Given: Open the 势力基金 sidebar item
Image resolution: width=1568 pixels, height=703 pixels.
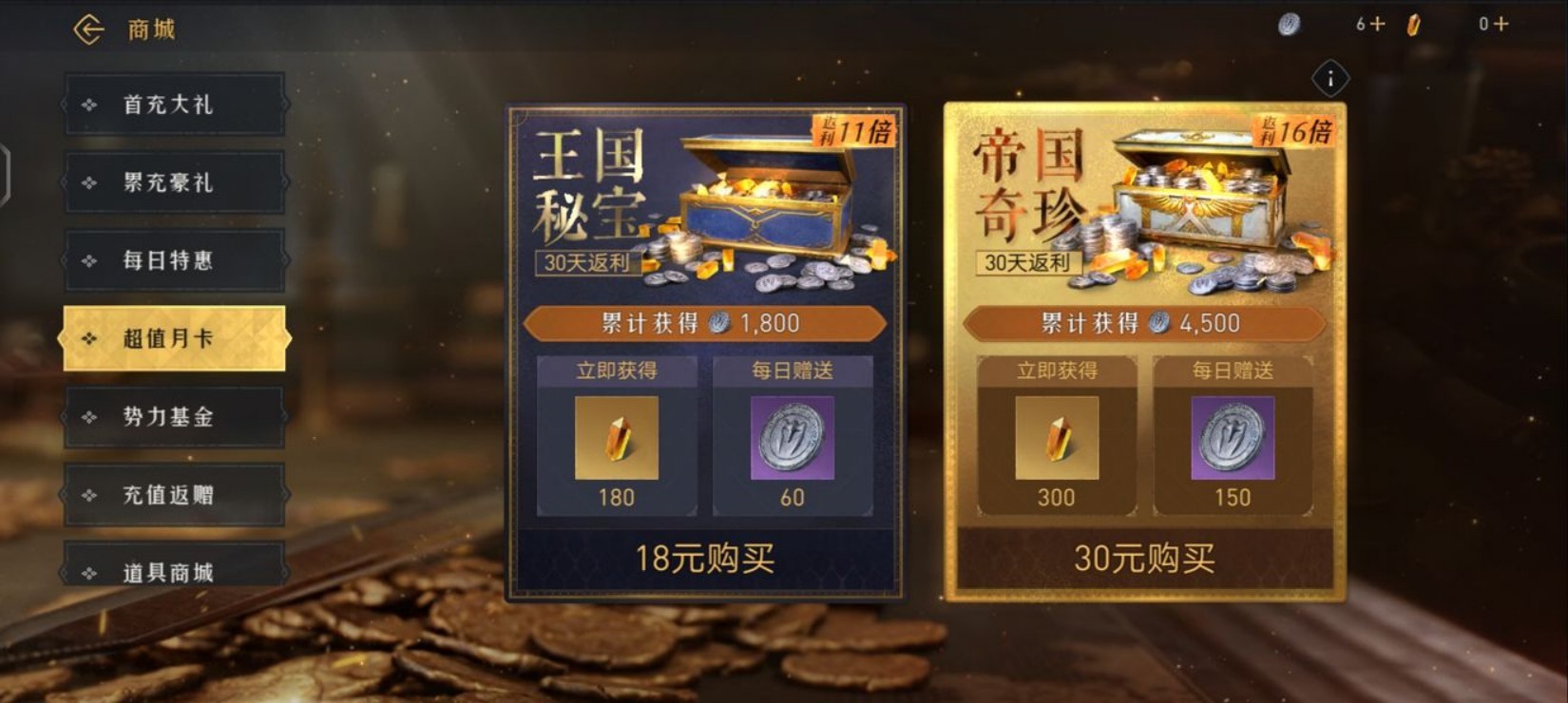Looking at the screenshot, I should 174,416.
